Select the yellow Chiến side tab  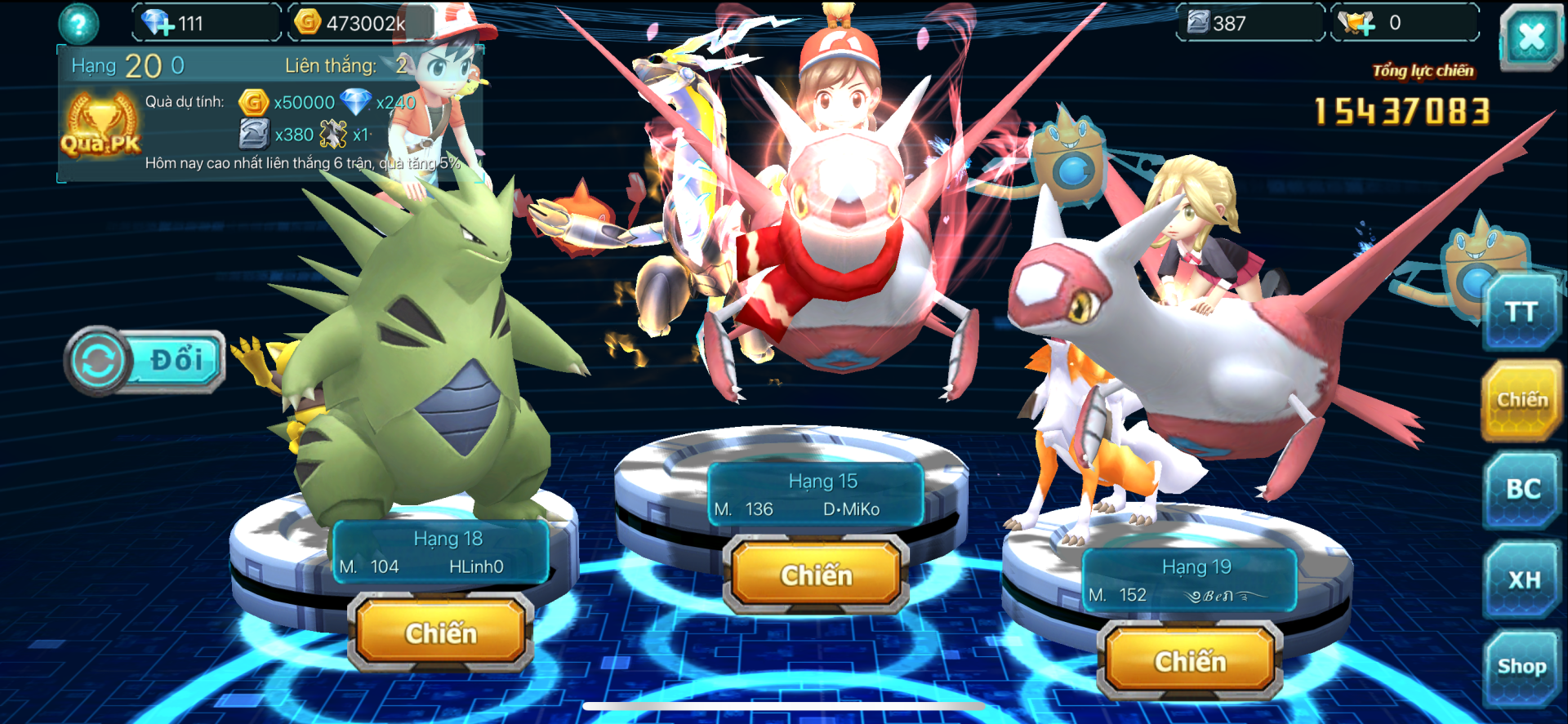(x=1521, y=400)
